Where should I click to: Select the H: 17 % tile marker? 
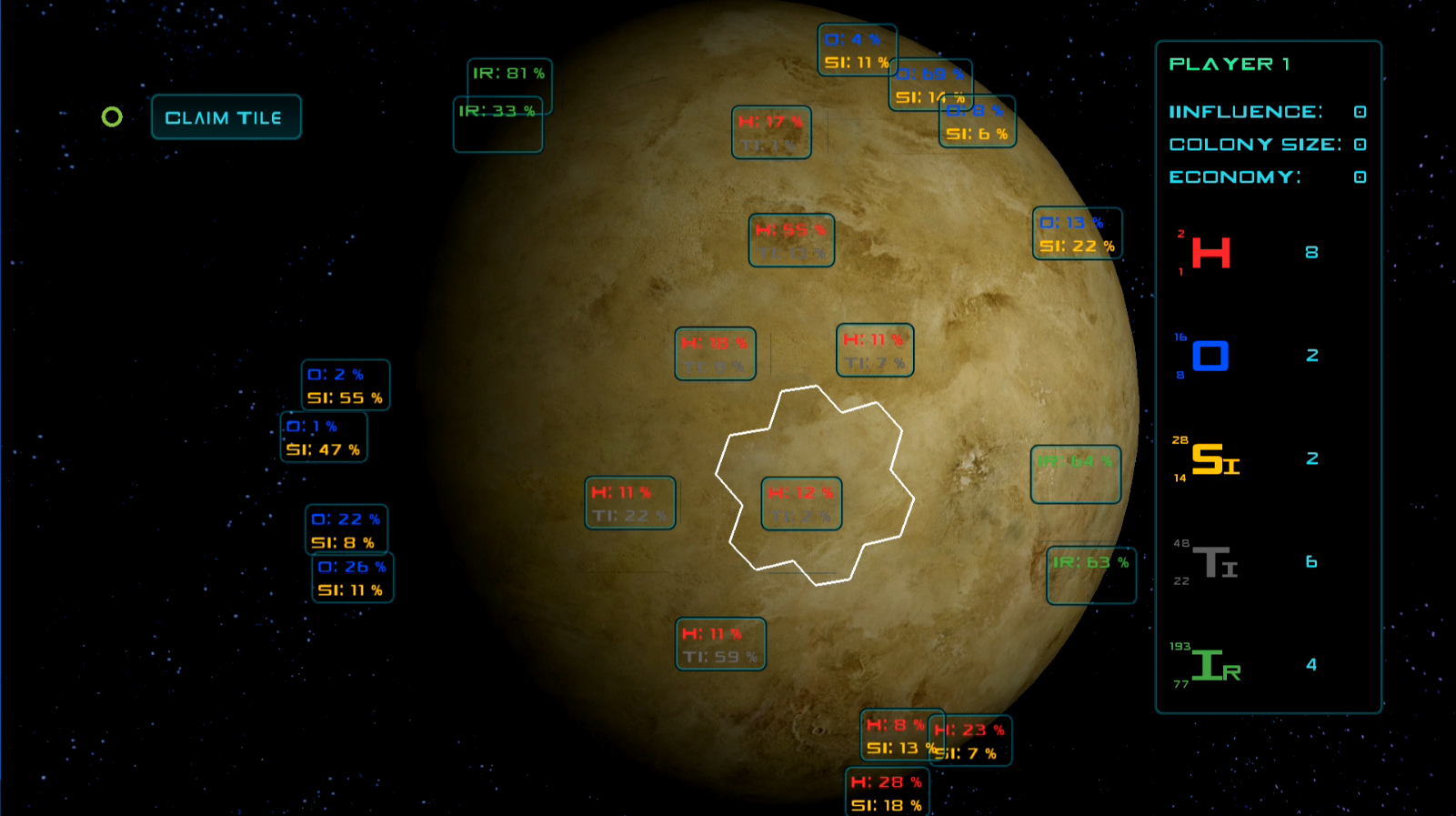pyautogui.click(x=771, y=133)
